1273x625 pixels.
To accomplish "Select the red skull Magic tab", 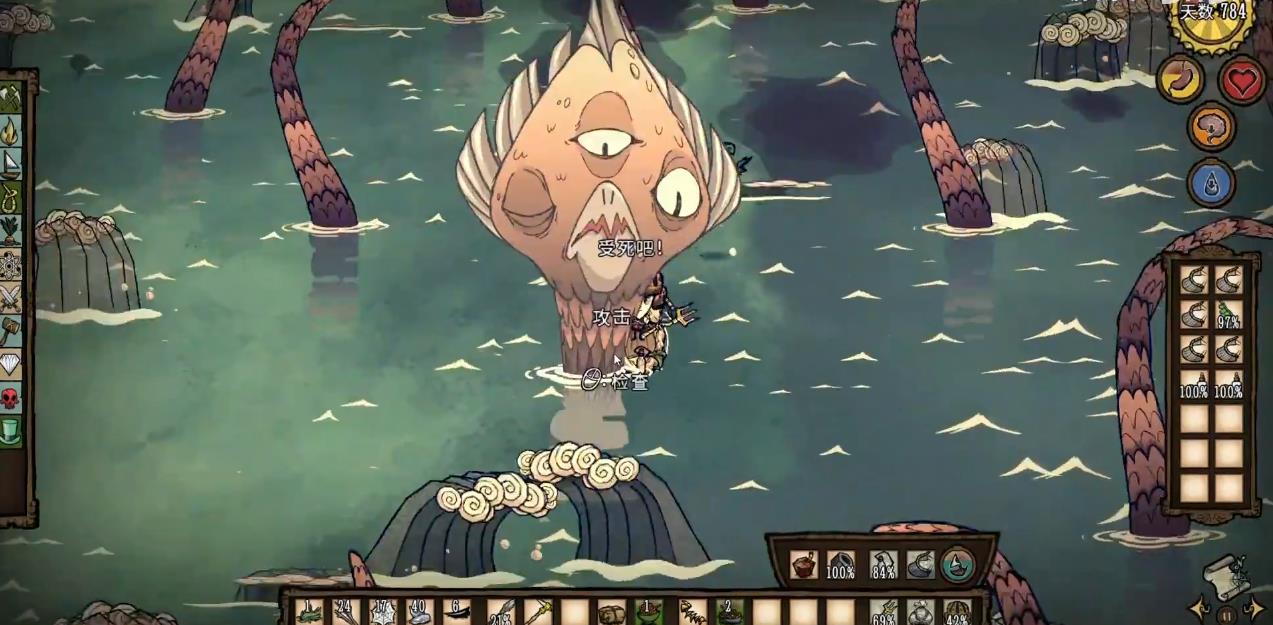I will (11, 398).
